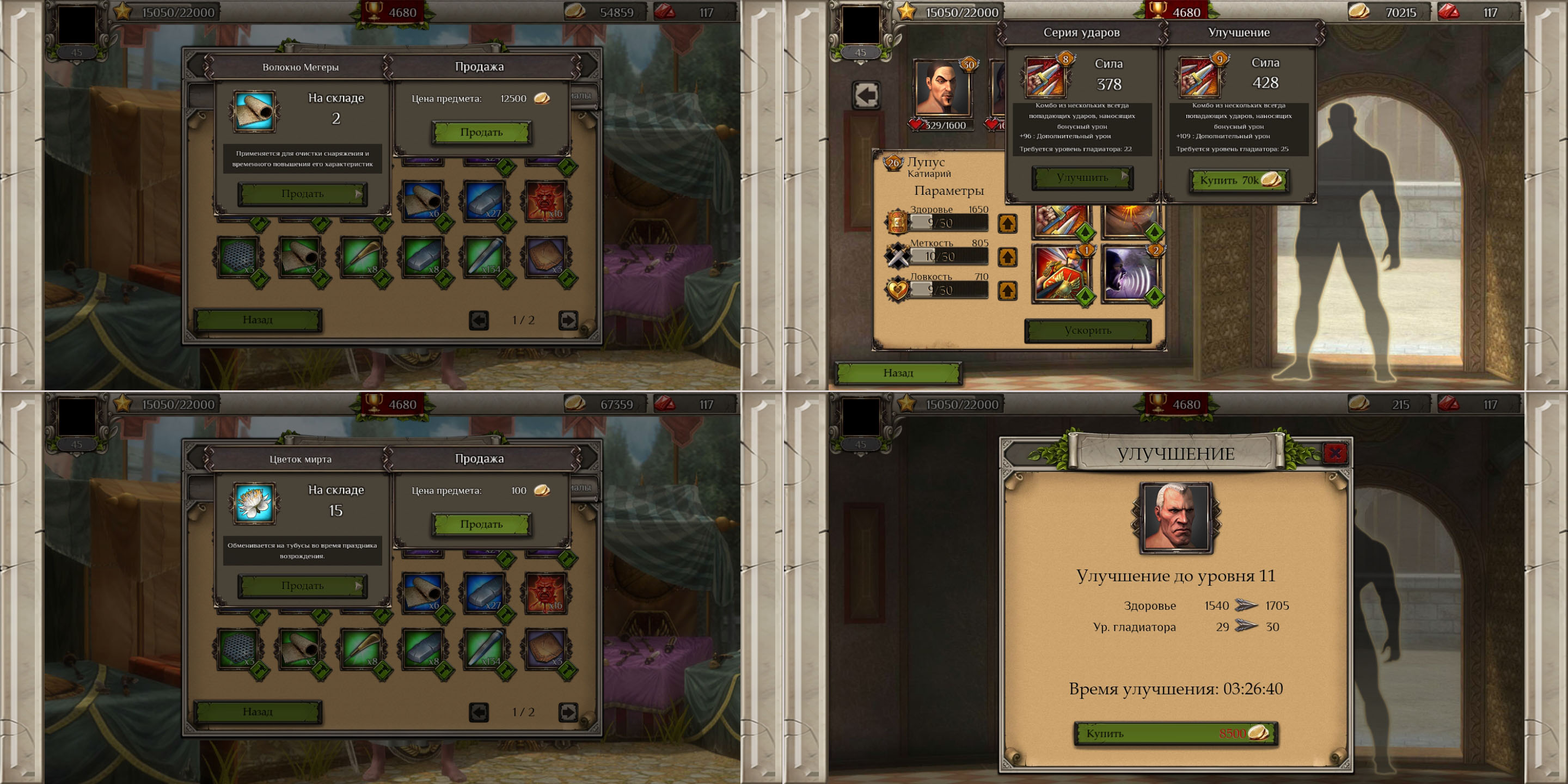Image resolution: width=1568 pixels, height=784 pixels.
Task: Open the shield warrior skill icon
Action: (x=1062, y=274)
